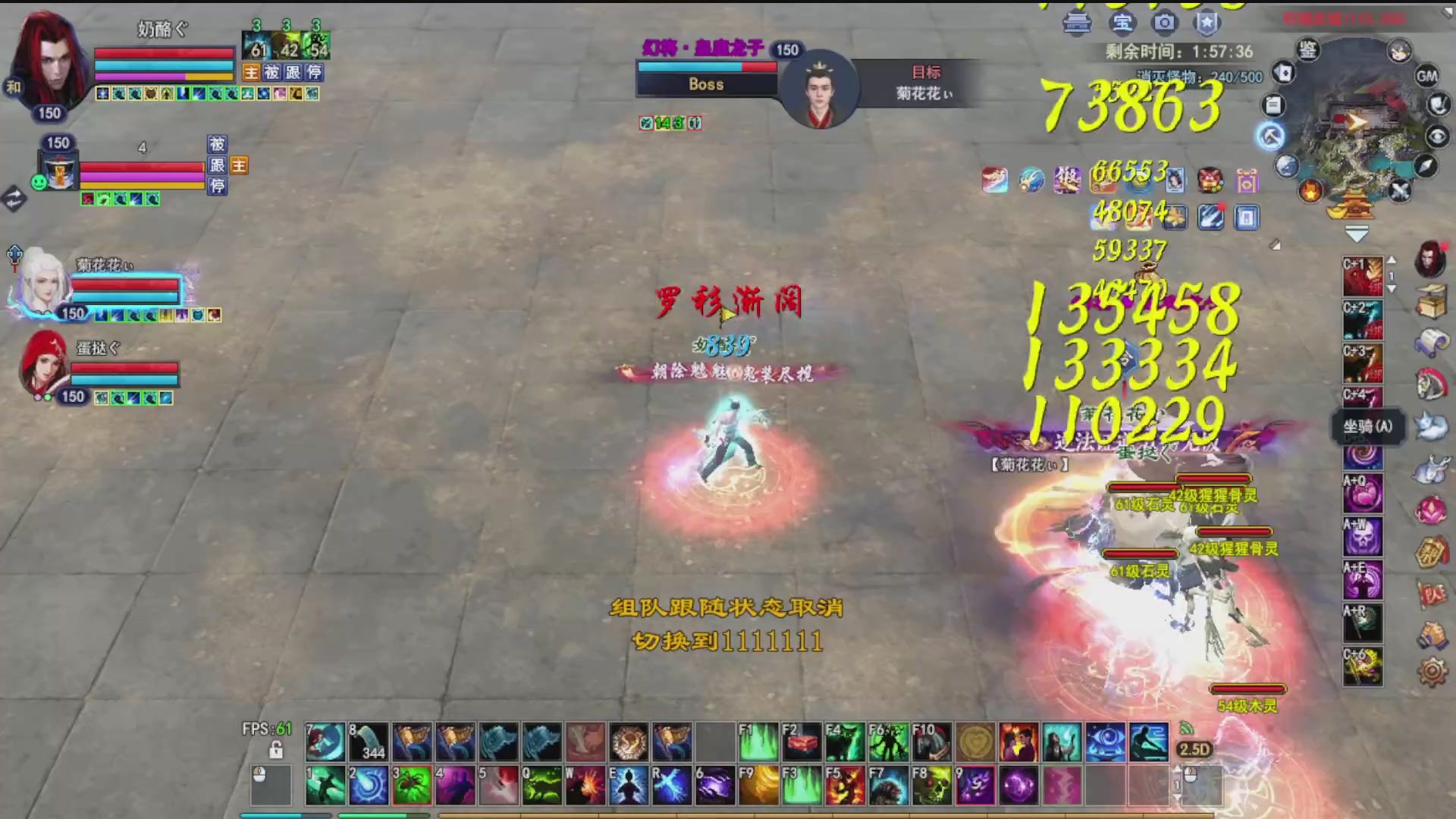1456x819 pixels.
Task: Toggle 跟 follow mode on 奶酪ぐ party frame
Action: coord(293,73)
